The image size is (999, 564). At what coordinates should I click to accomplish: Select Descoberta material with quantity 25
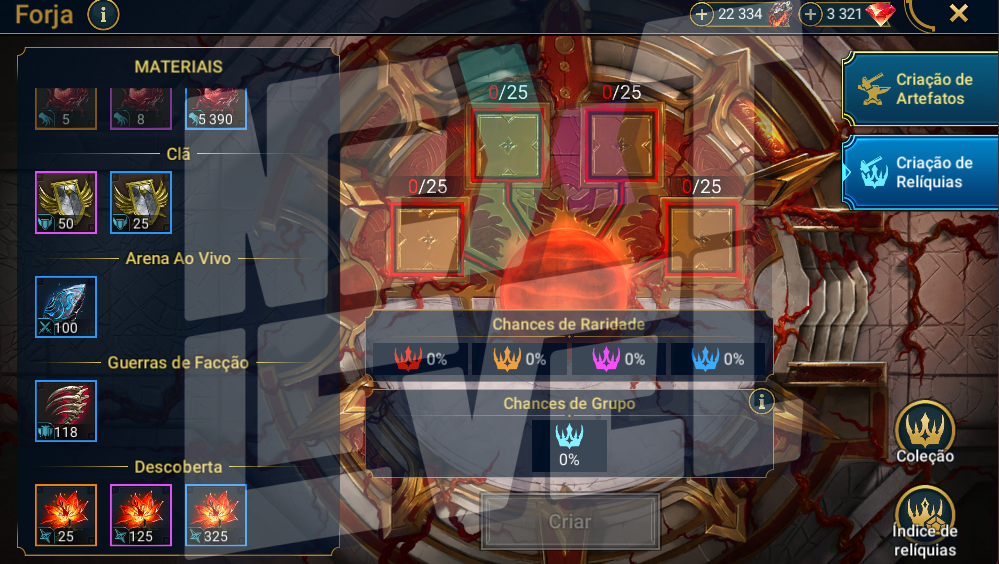[66, 515]
